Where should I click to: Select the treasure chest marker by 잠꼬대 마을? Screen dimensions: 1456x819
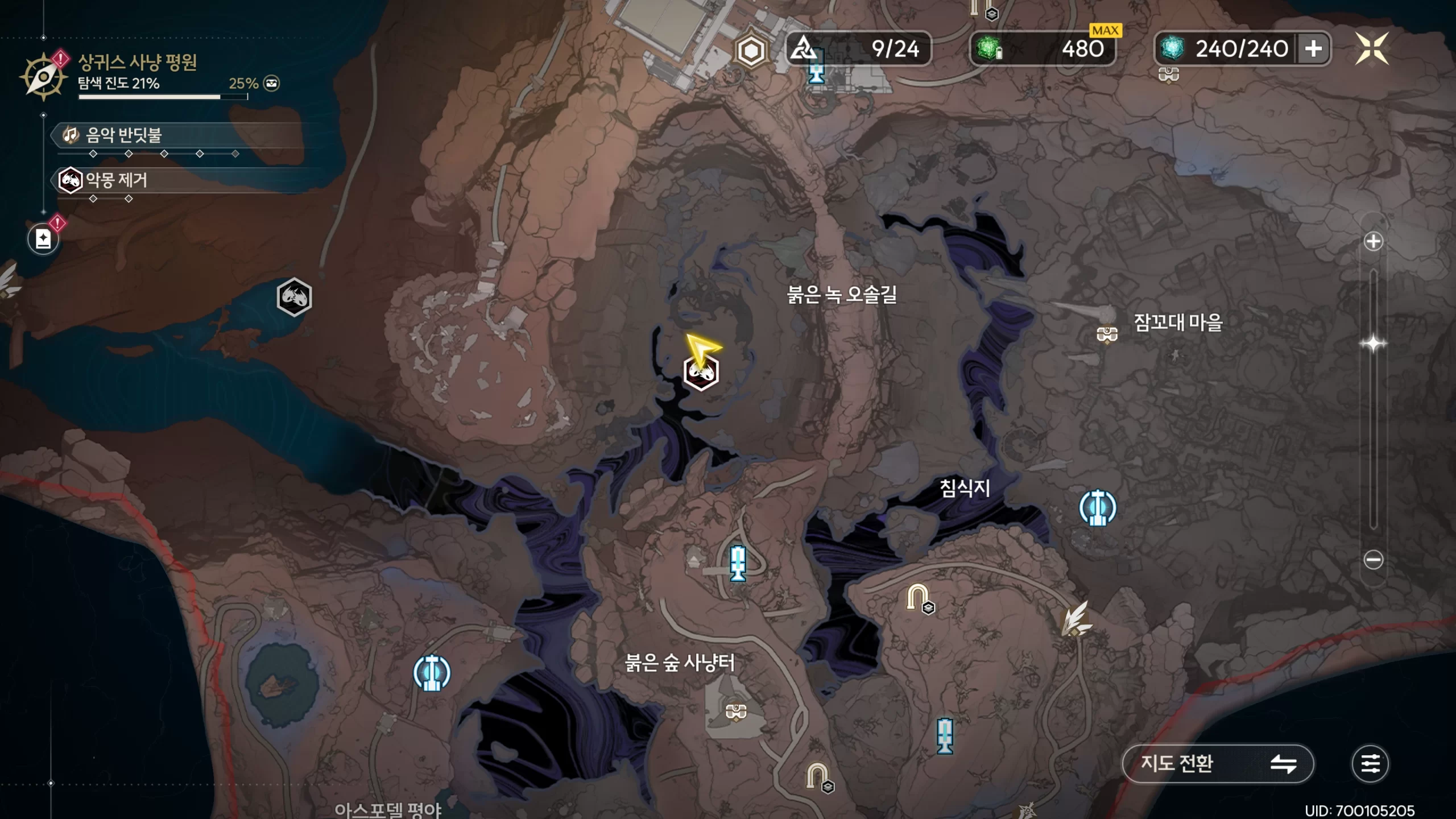click(1107, 334)
